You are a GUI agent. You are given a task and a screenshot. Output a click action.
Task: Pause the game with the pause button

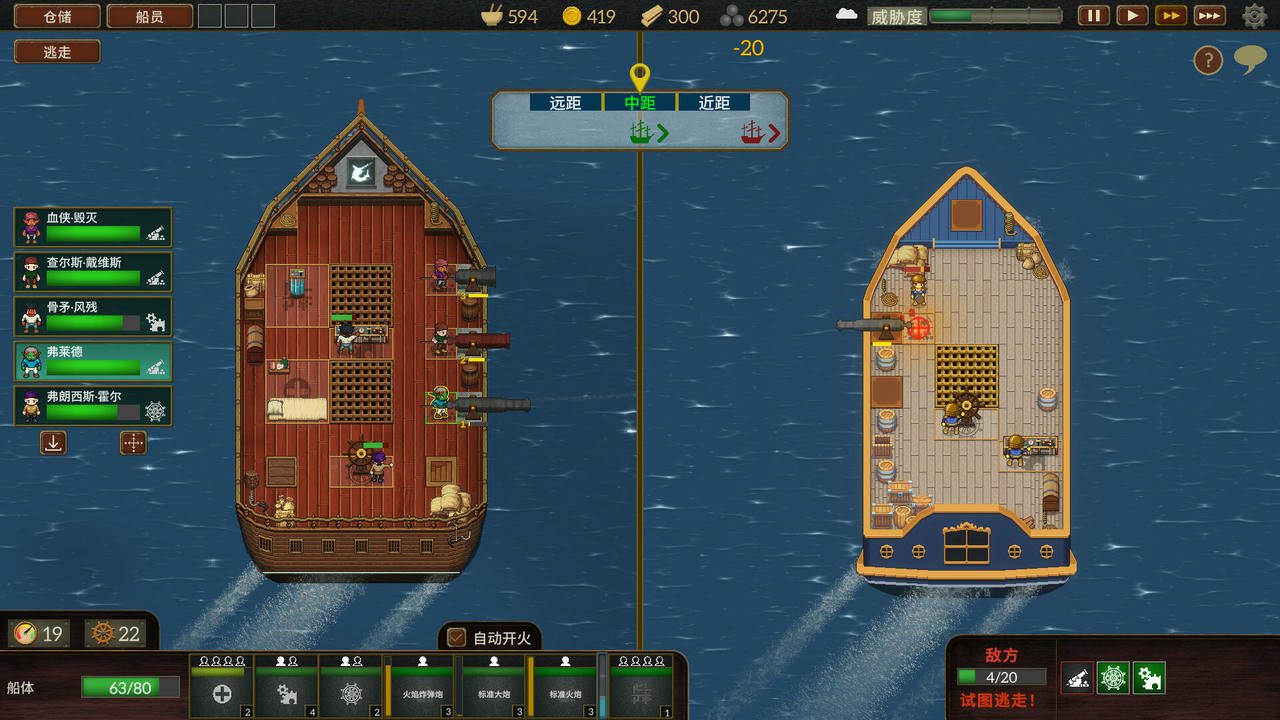[1093, 15]
